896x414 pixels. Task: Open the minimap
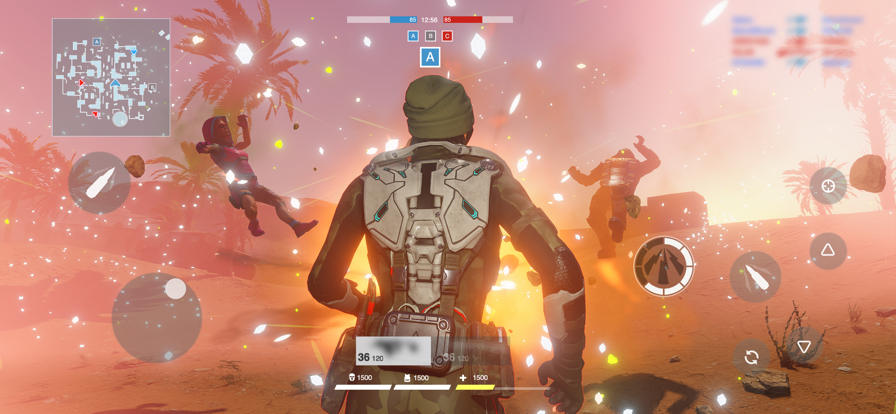tap(111, 77)
